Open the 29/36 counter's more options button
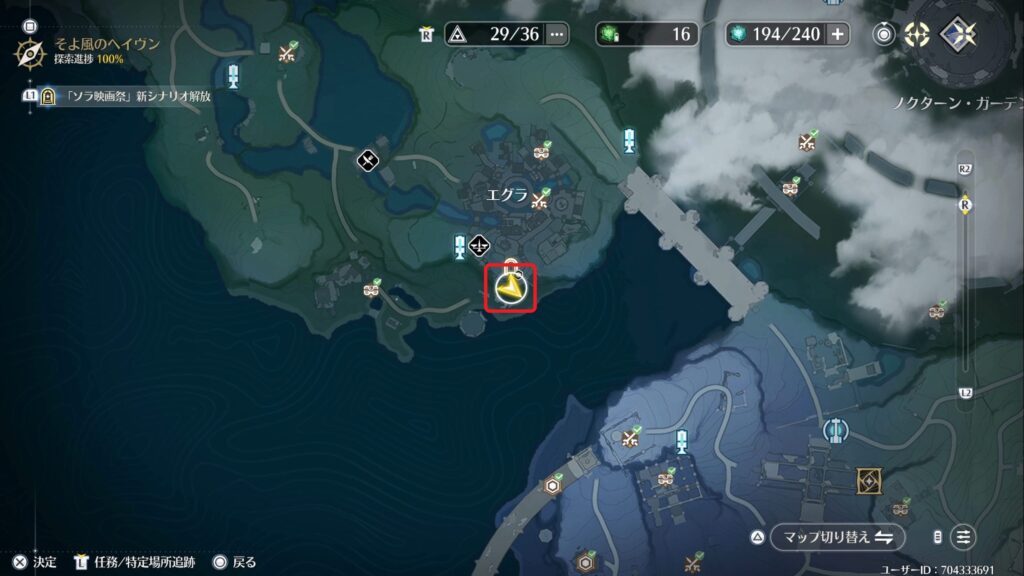The width and height of the screenshot is (1024, 576). click(556, 34)
